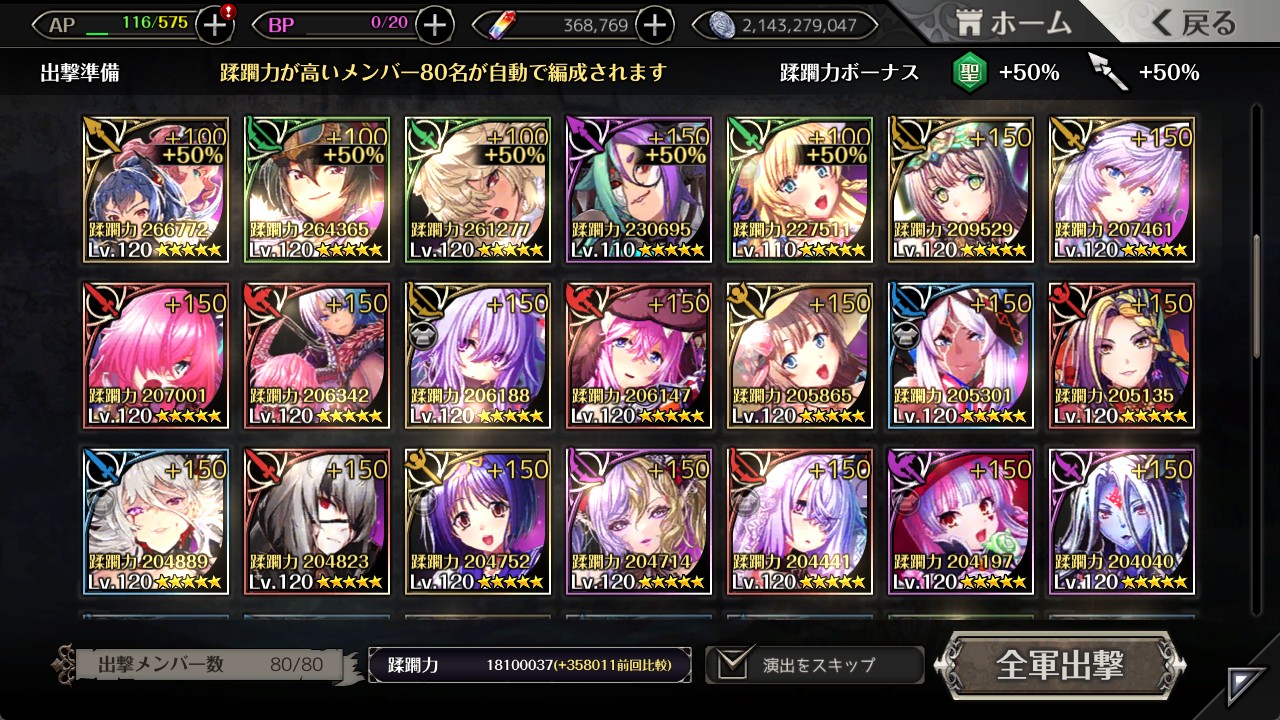Select the blonde unit with power 227511
Screen dimensions: 1280x720
800,189
